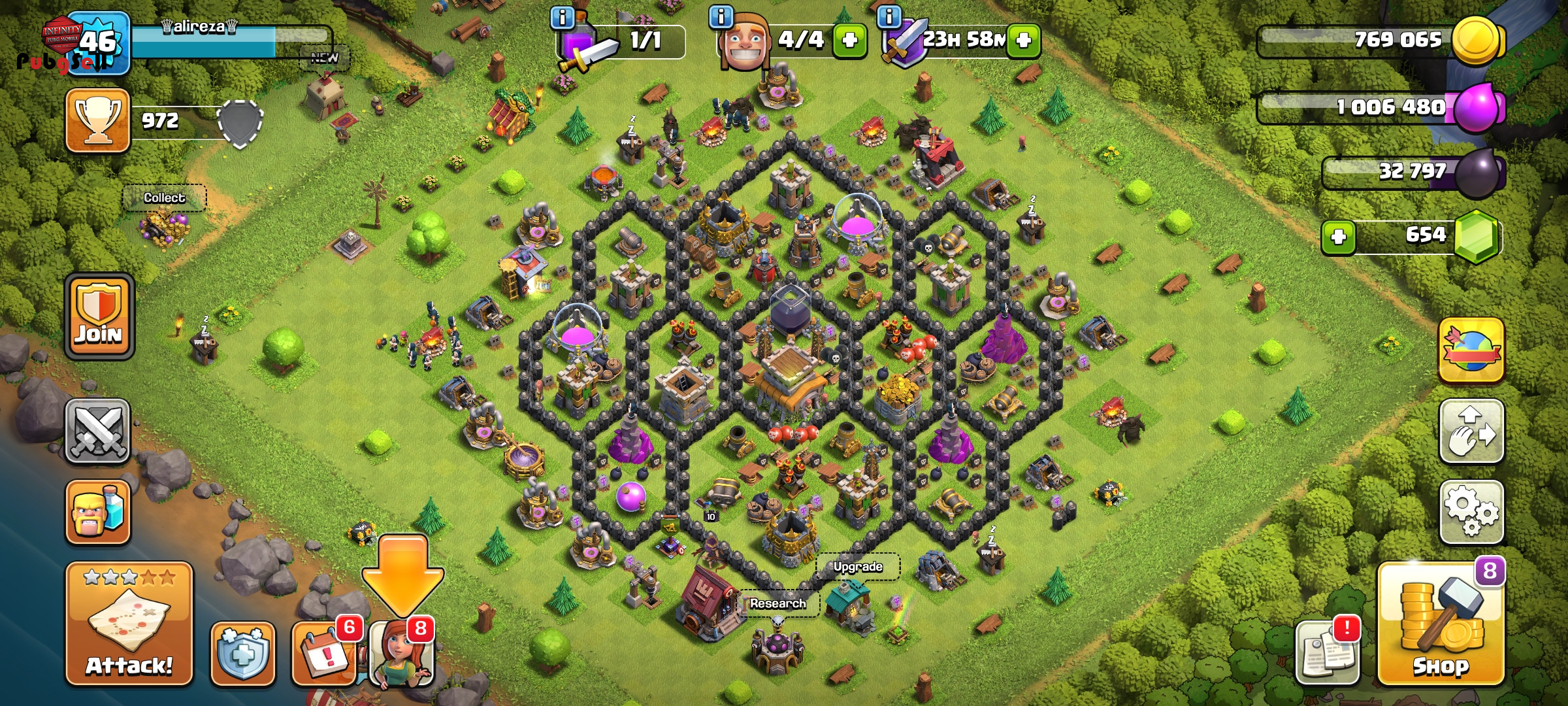1568x706 pixels.
Task: Tap the Research label above the laboratory
Action: pos(777,603)
